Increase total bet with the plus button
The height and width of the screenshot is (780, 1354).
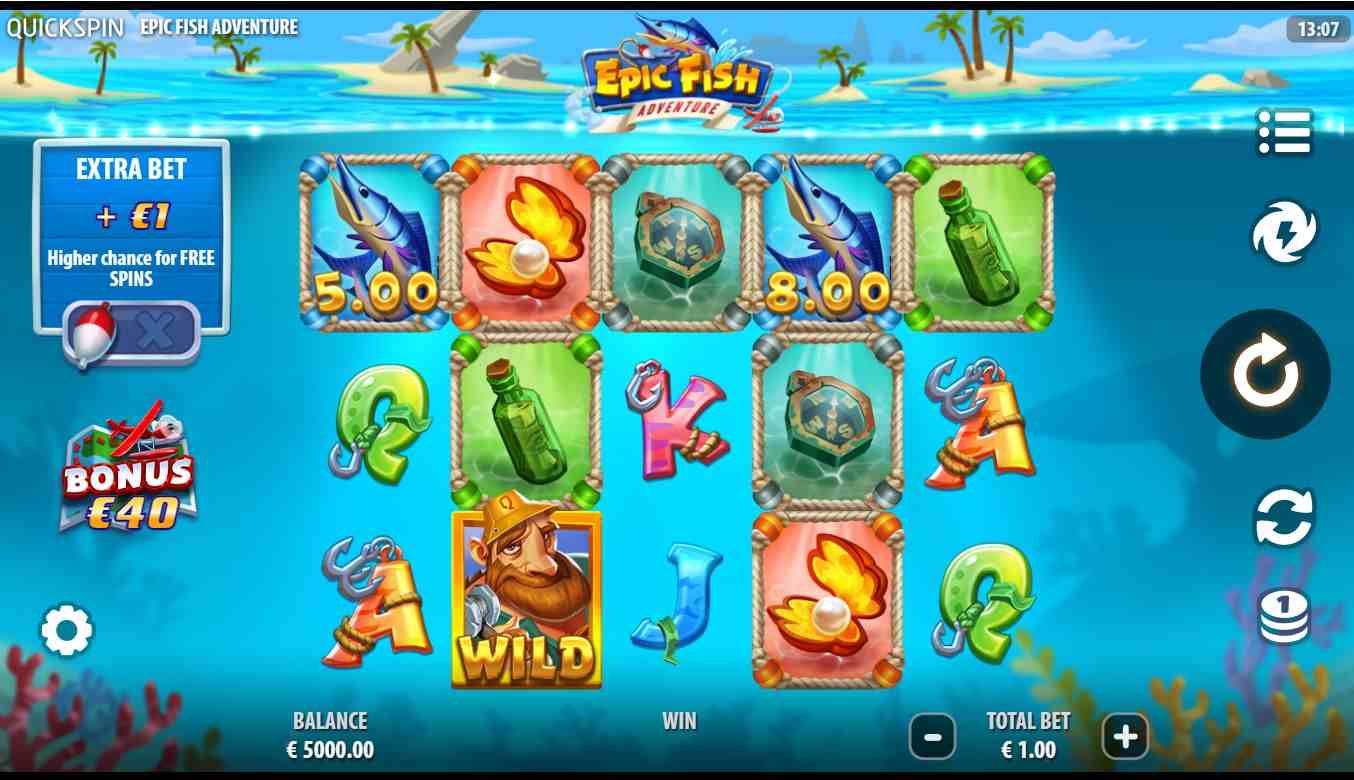click(1125, 738)
